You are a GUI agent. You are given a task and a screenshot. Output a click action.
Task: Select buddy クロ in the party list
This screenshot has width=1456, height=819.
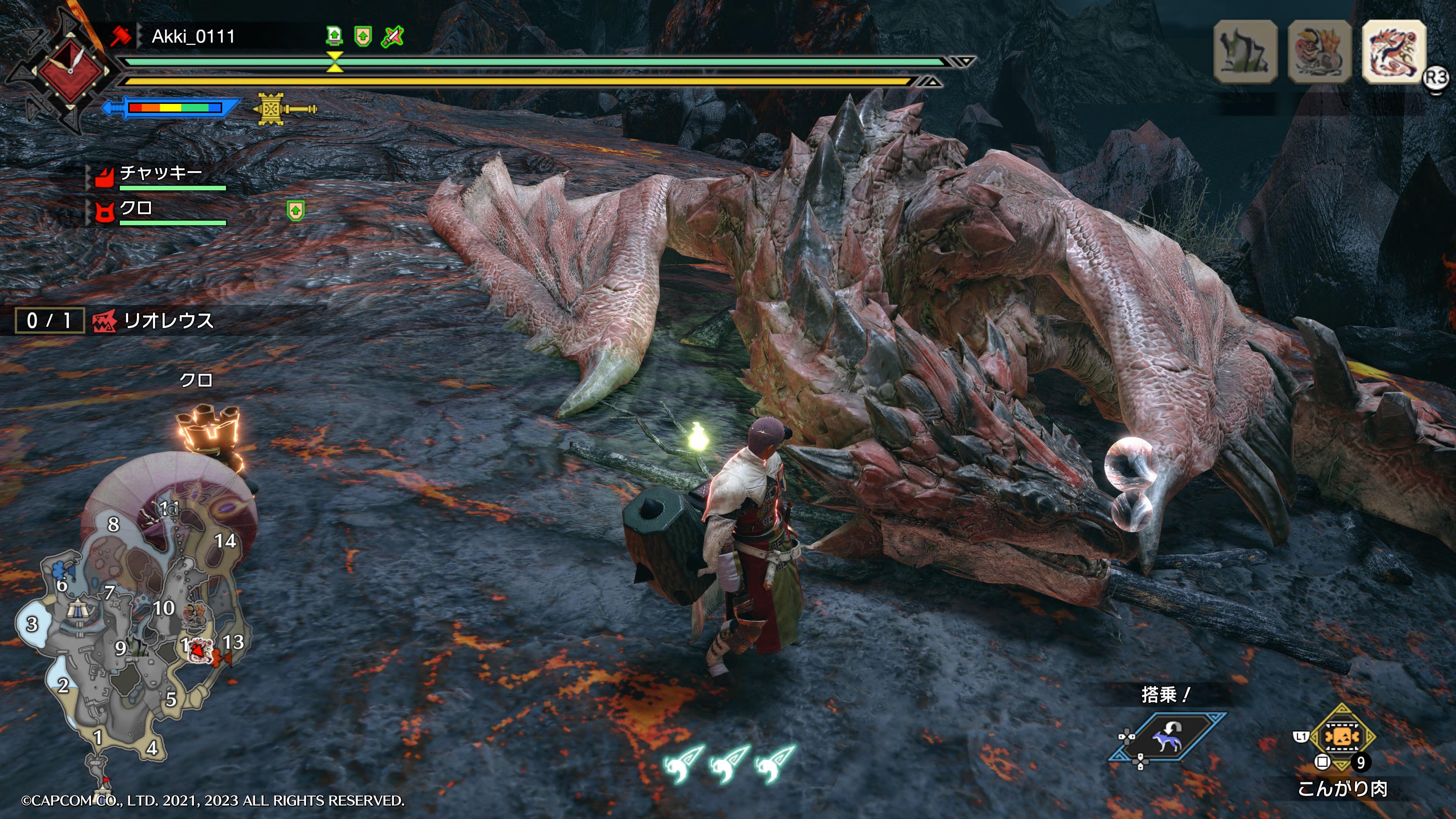click(136, 209)
